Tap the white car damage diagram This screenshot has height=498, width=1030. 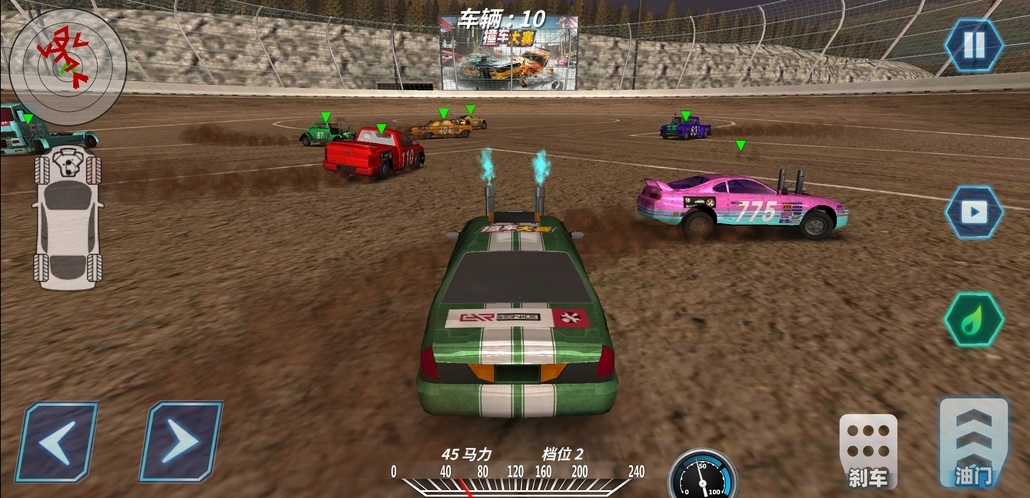tap(67, 217)
